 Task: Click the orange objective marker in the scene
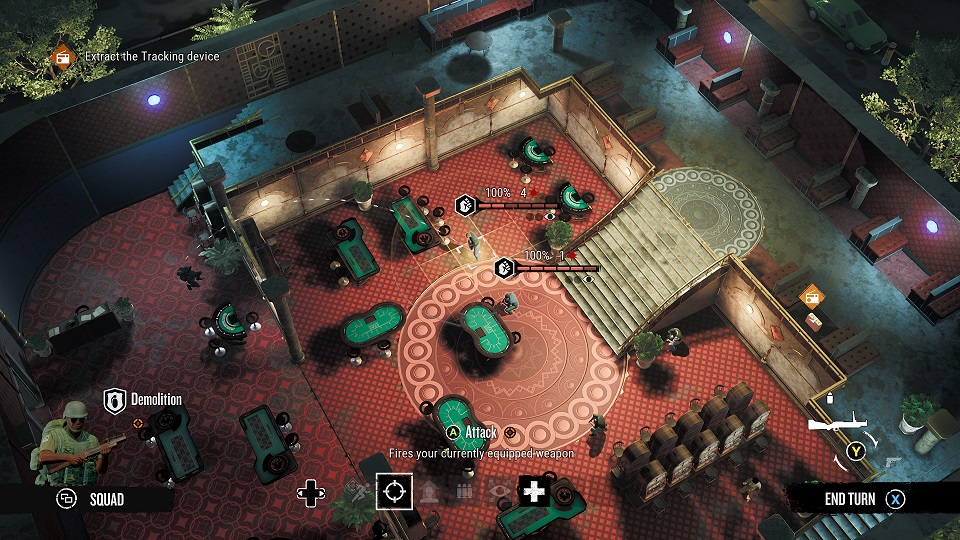click(811, 295)
